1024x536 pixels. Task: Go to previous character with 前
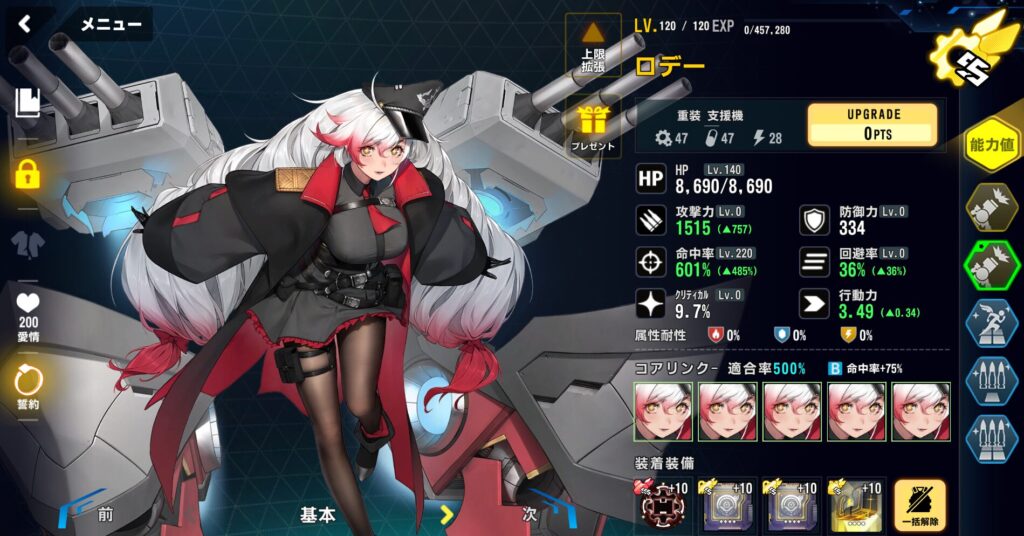105,515
